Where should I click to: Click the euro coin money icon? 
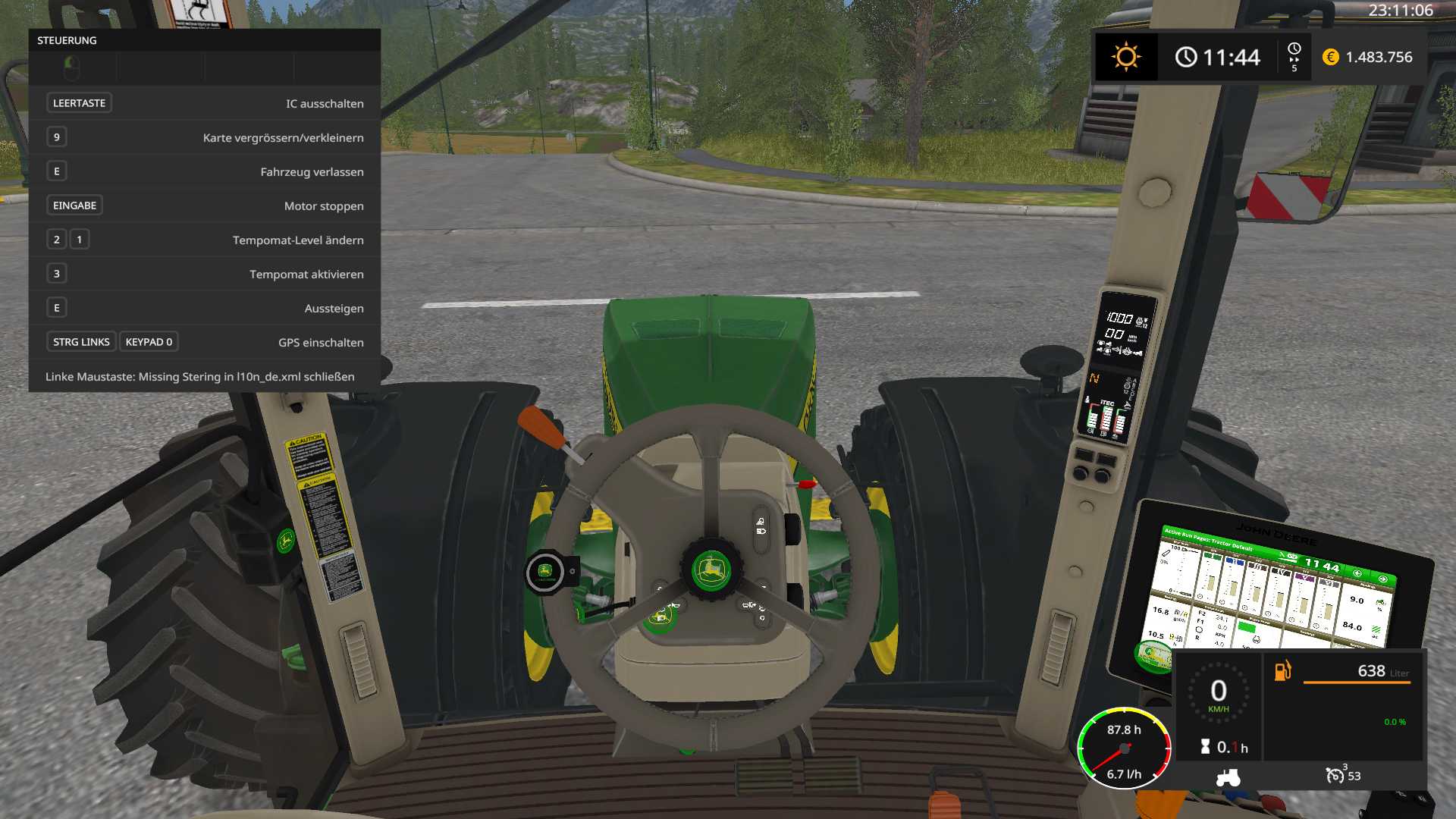pos(1331,57)
